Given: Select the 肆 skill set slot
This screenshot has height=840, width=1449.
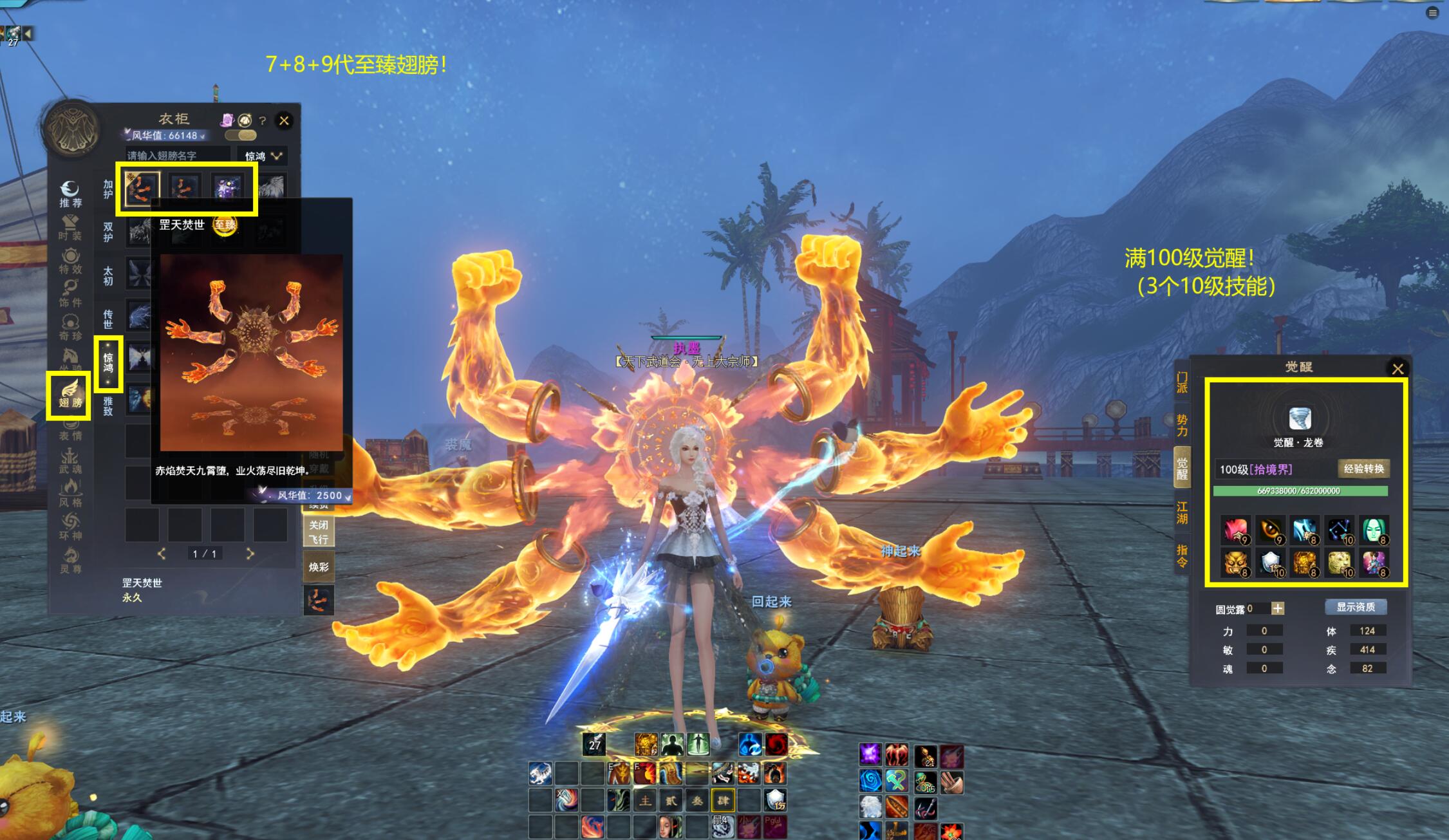Looking at the screenshot, I should pos(723,800).
